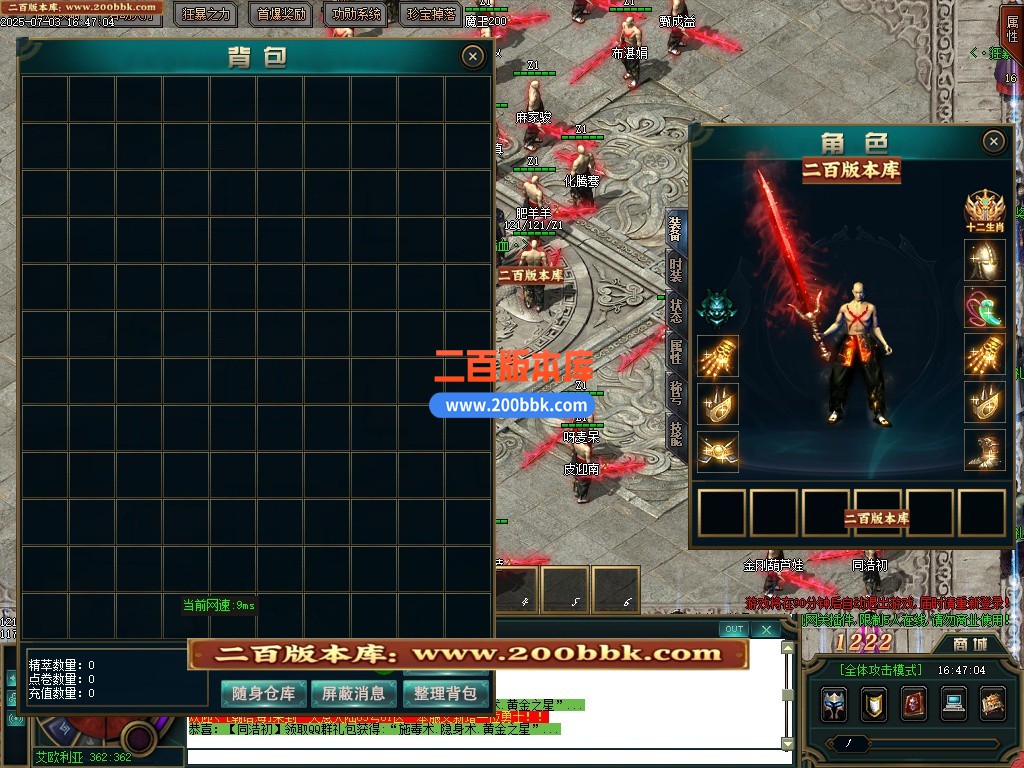Open the 功勋系统 merit system
The image size is (1024, 768).
(x=356, y=14)
